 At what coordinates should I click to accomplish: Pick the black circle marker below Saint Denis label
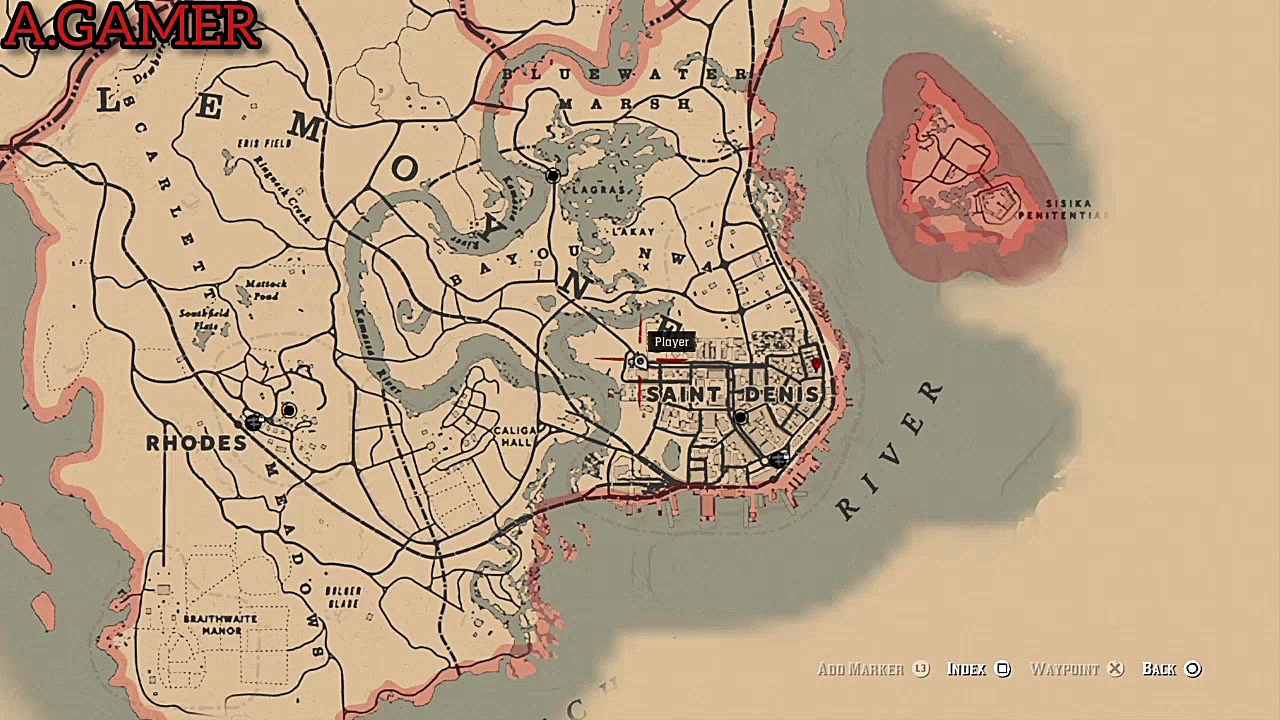tap(741, 418)
